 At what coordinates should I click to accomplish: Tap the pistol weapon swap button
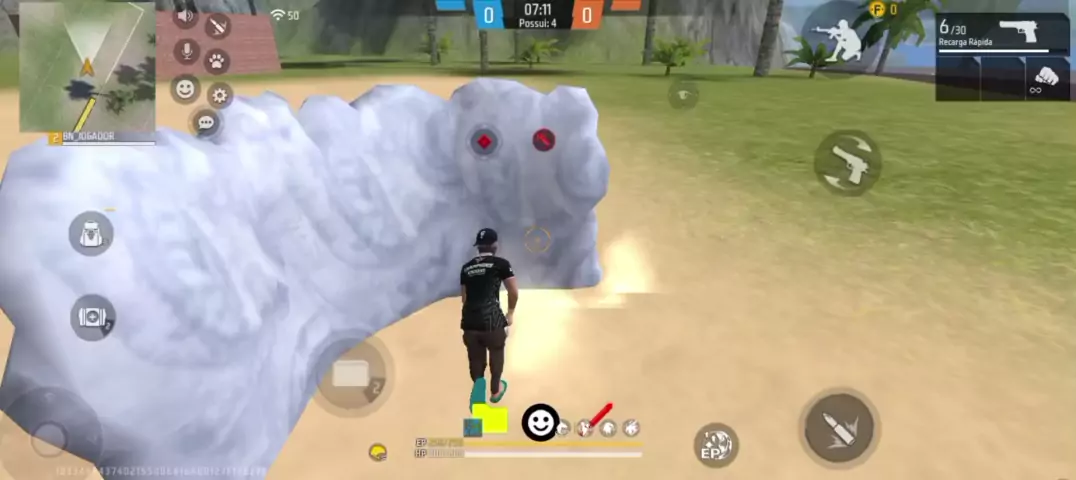847,162
